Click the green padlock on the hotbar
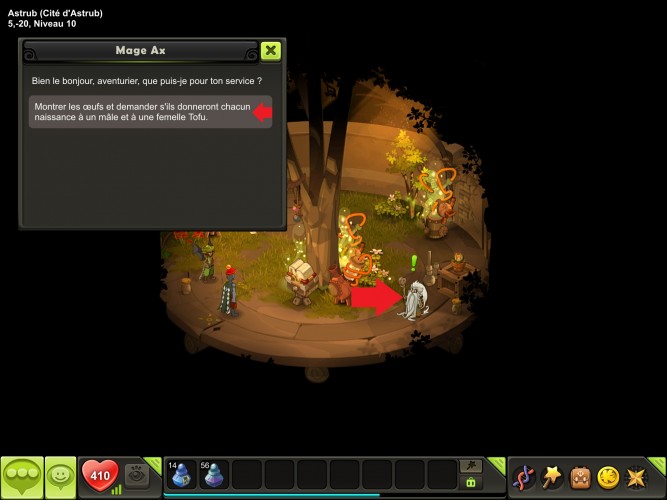Viewport: 667px width, 500px height. click(469, 483)
